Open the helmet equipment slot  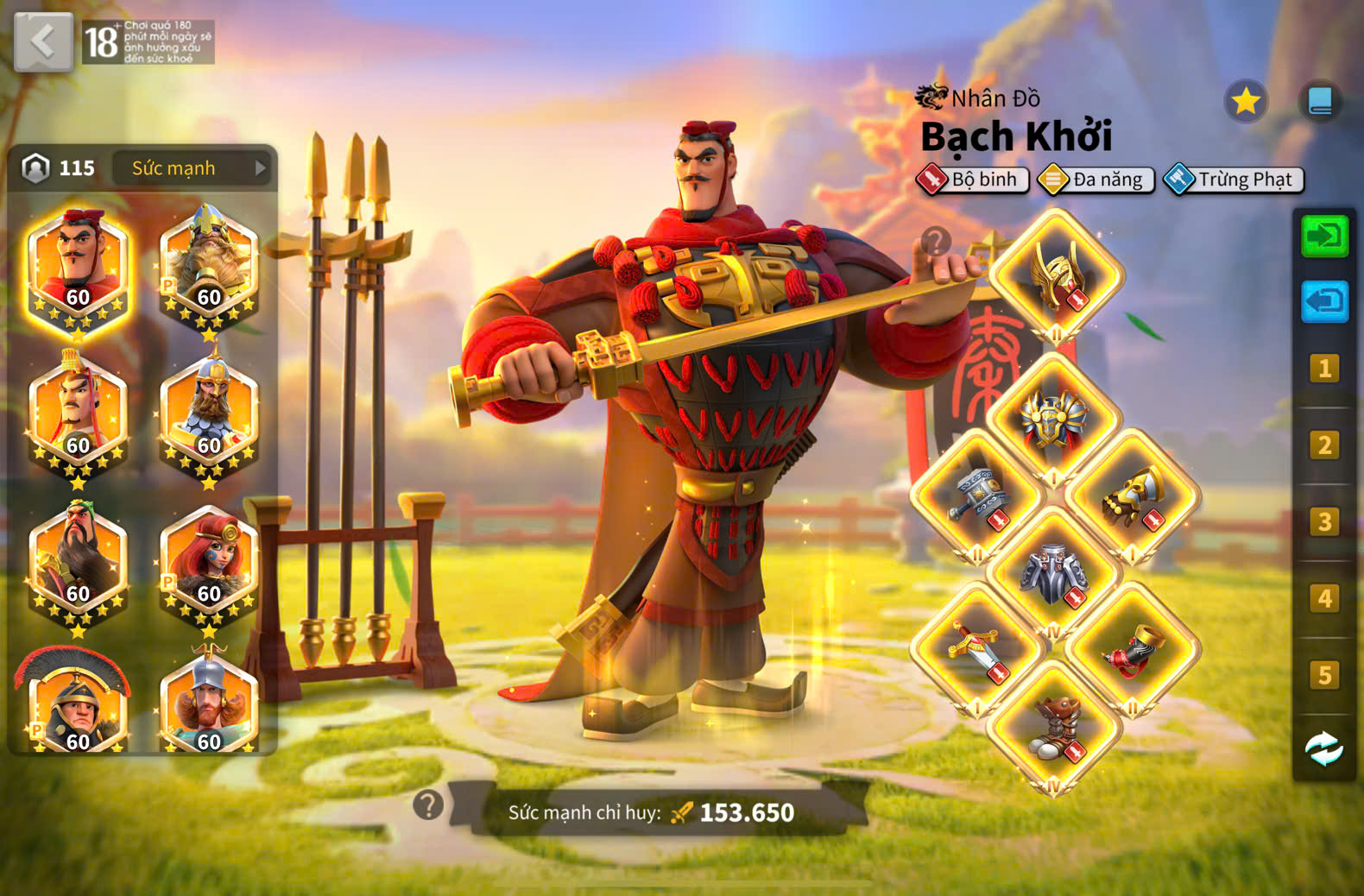click(x=1056, y=276)
